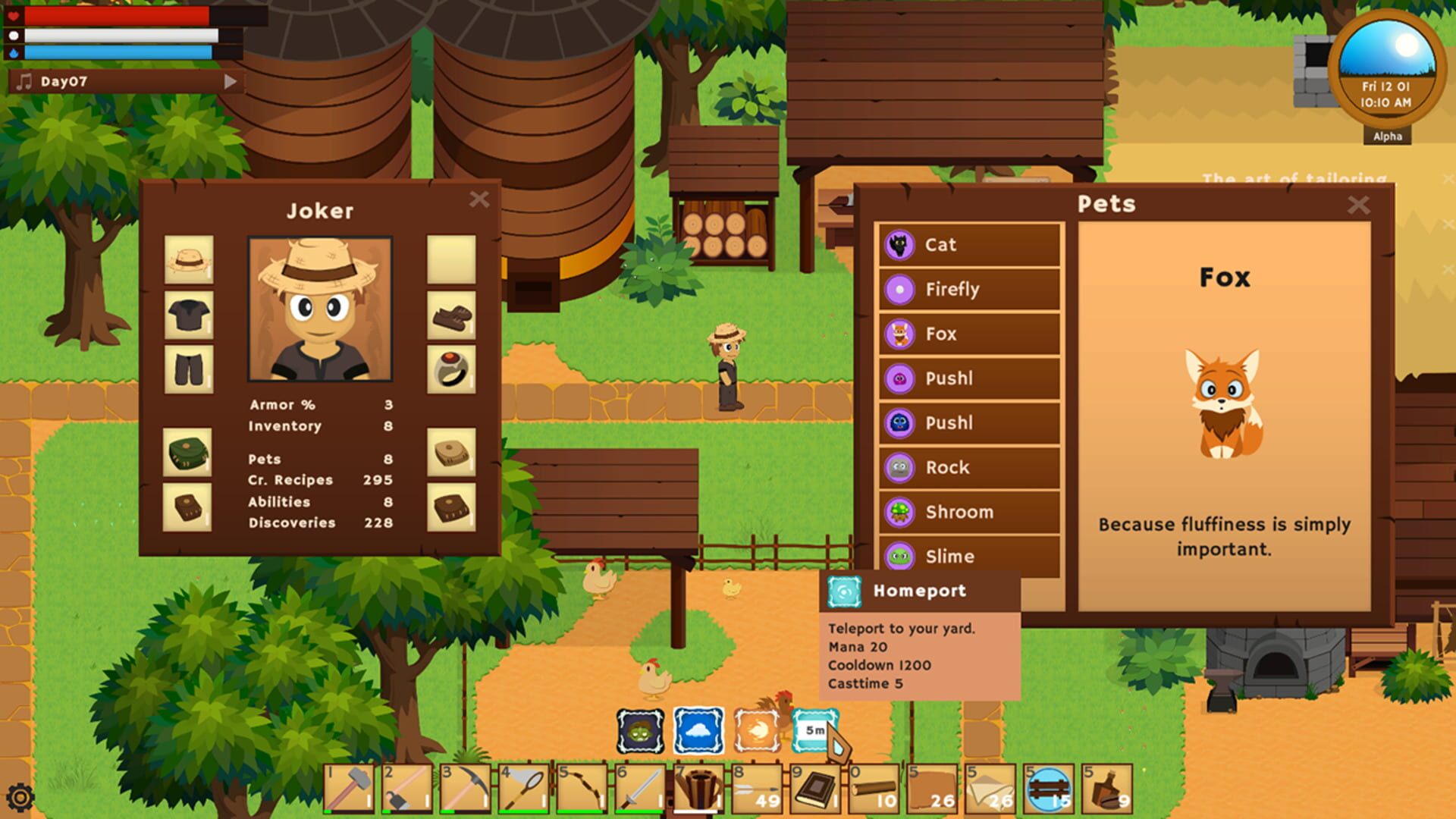Select the Shroom pet
The image size is (1456, 819).
(x=969, y=512)
